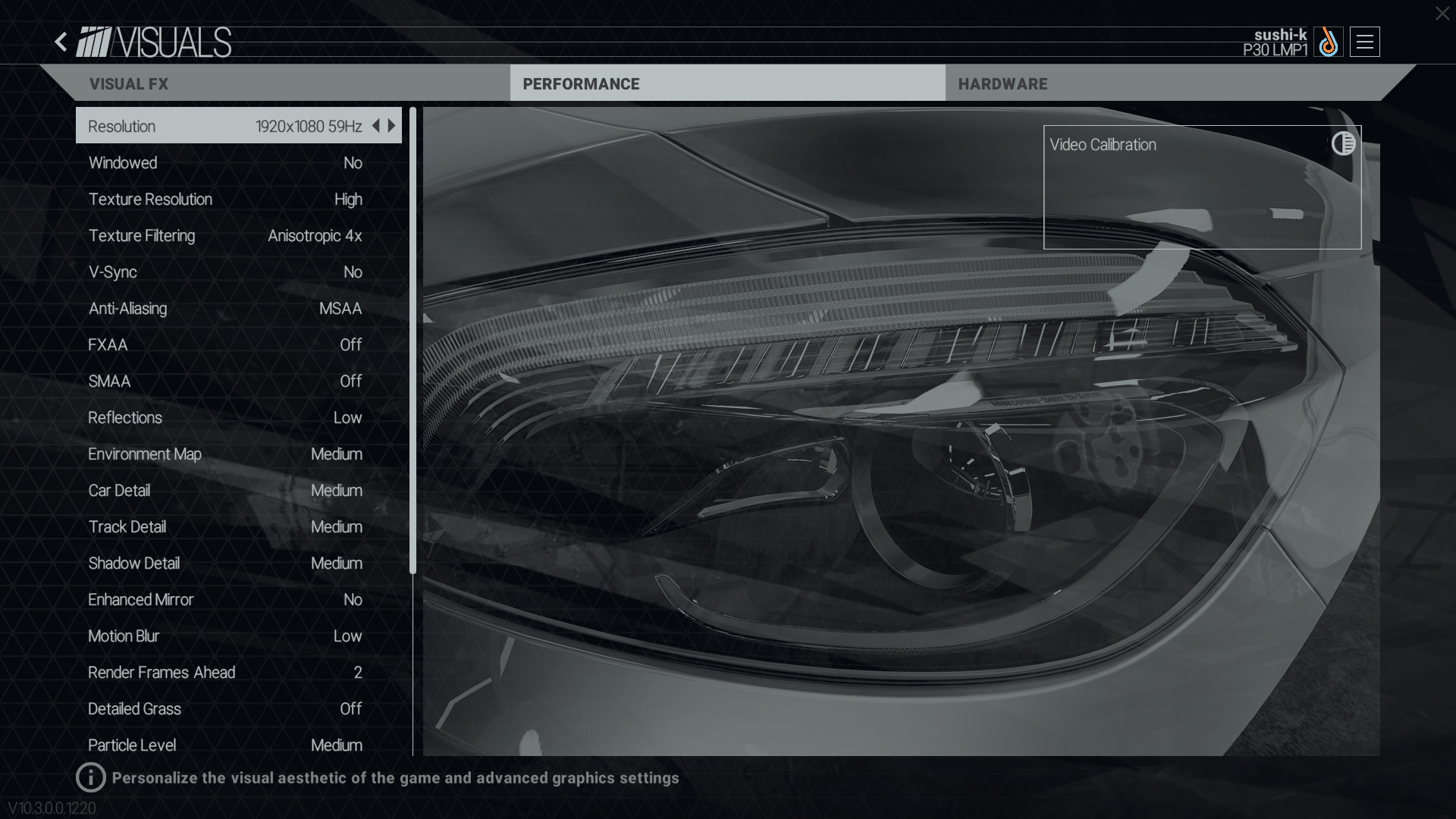This screenshot has width=1456, height=819.
Task: Go back using the arrow beside VISUALS
Action: coord(61,42)
